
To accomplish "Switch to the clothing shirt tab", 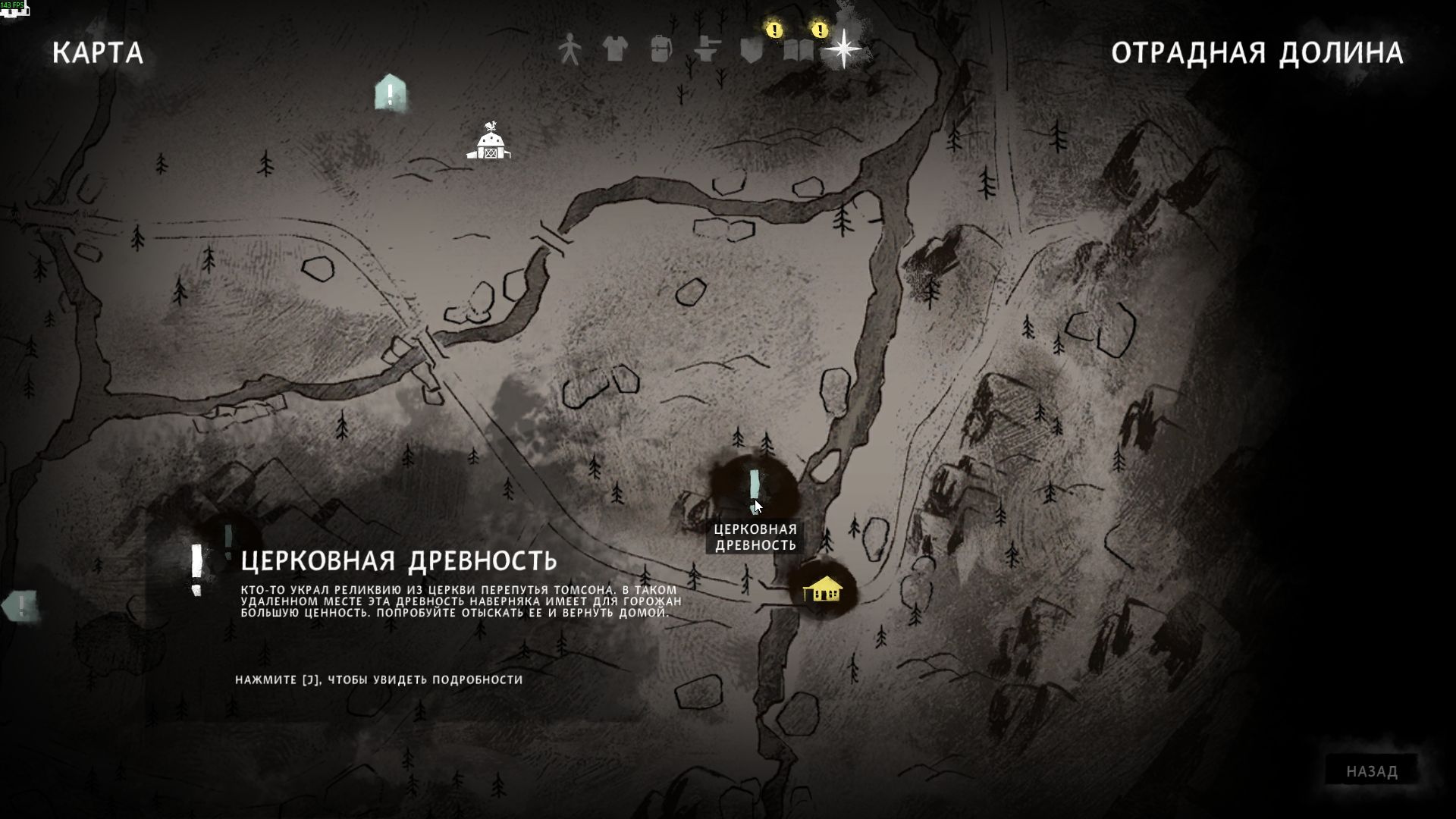I will point(615,50).
